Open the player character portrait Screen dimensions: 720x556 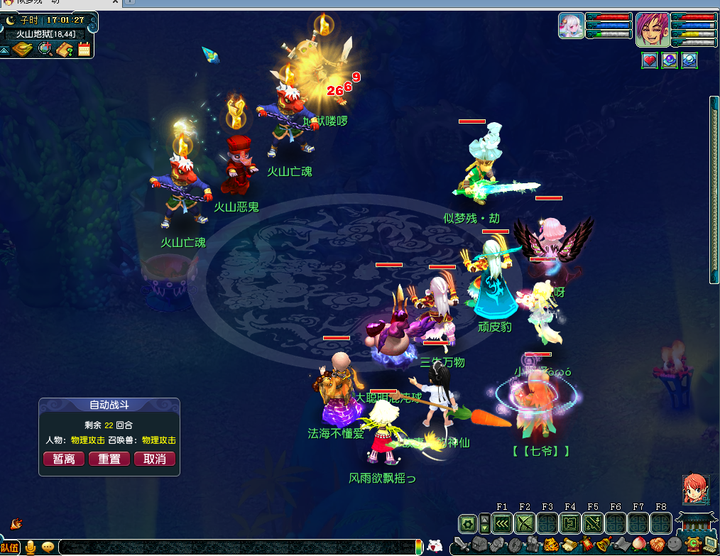click(653, 30)
